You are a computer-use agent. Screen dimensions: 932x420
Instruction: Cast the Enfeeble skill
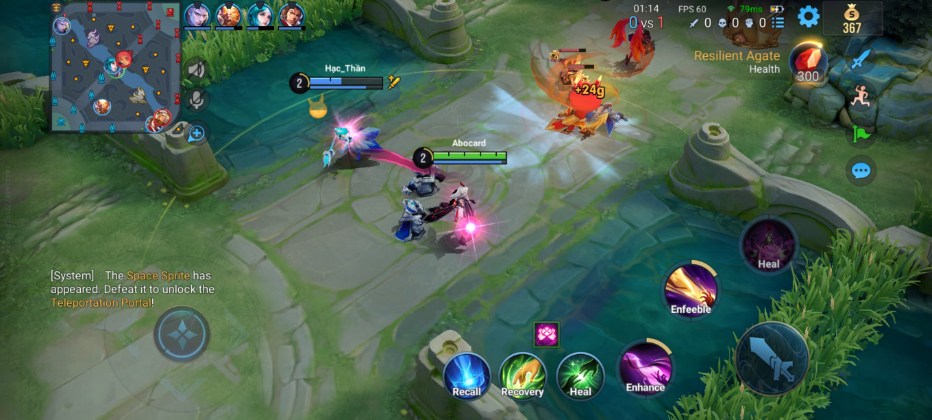(691, 290)
